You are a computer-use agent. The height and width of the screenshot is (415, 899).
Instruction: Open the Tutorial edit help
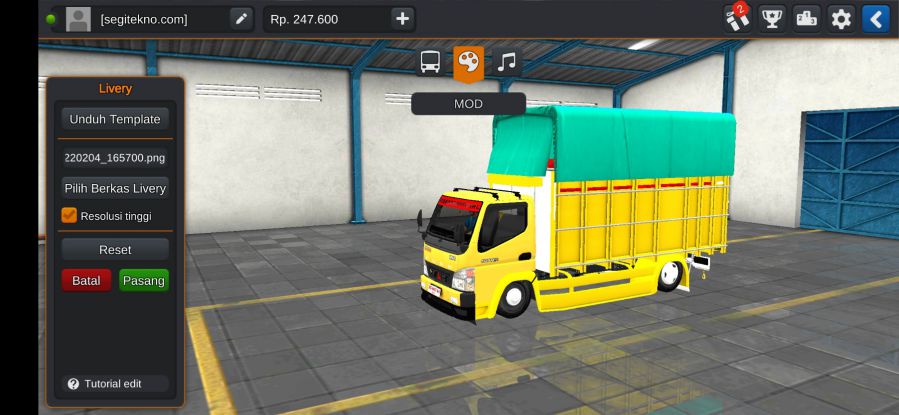click(113, 384)
